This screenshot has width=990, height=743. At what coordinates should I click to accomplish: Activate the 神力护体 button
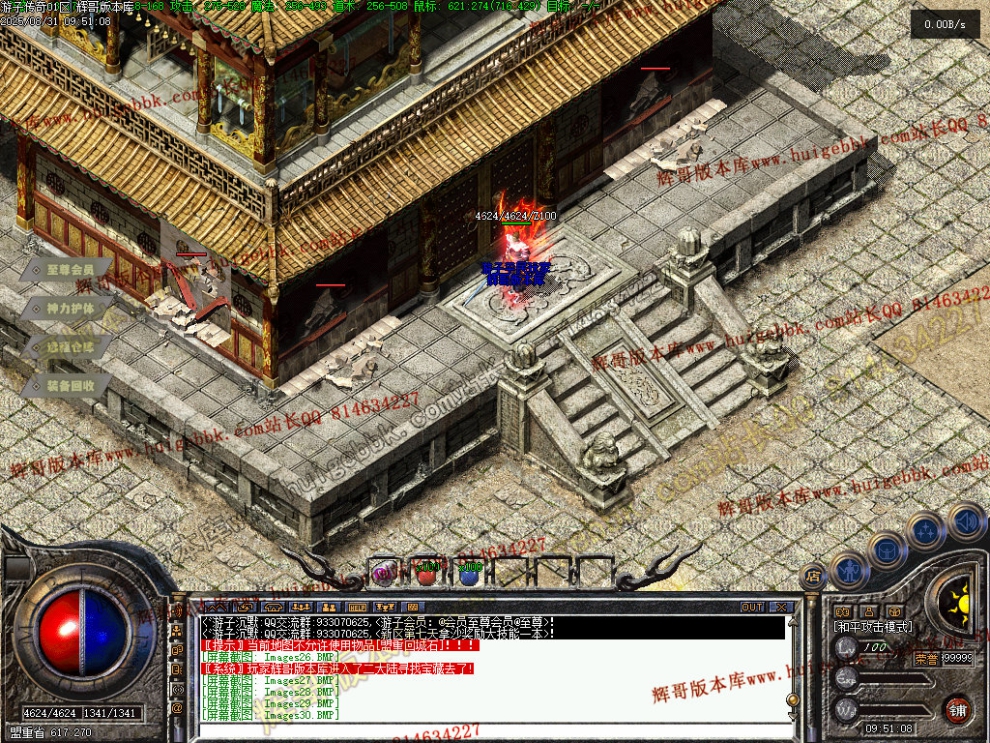click(x=68, y=309)
